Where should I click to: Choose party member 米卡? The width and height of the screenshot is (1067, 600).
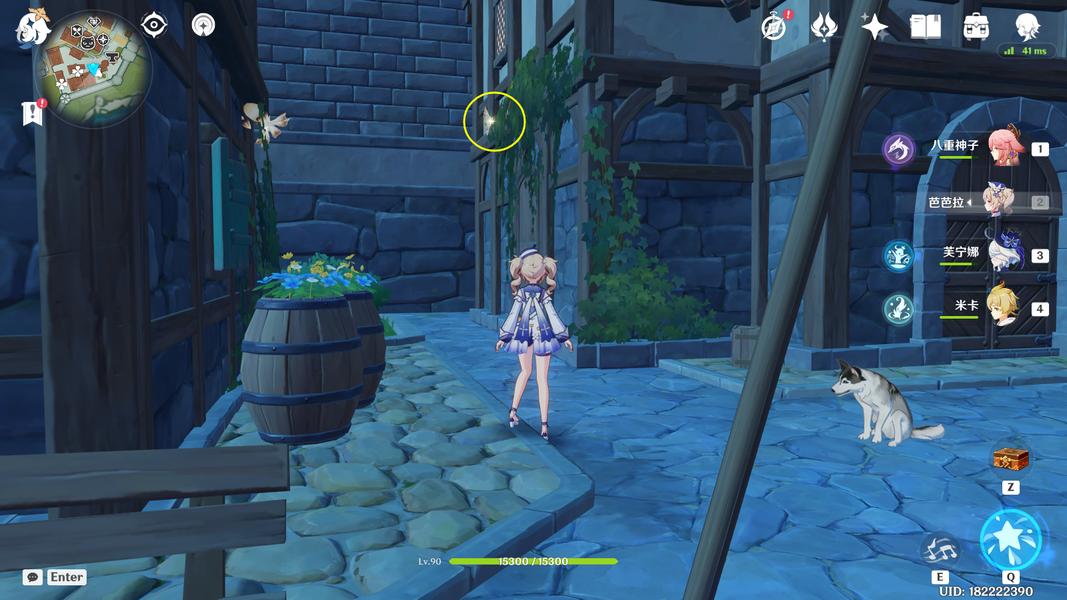1000,307
